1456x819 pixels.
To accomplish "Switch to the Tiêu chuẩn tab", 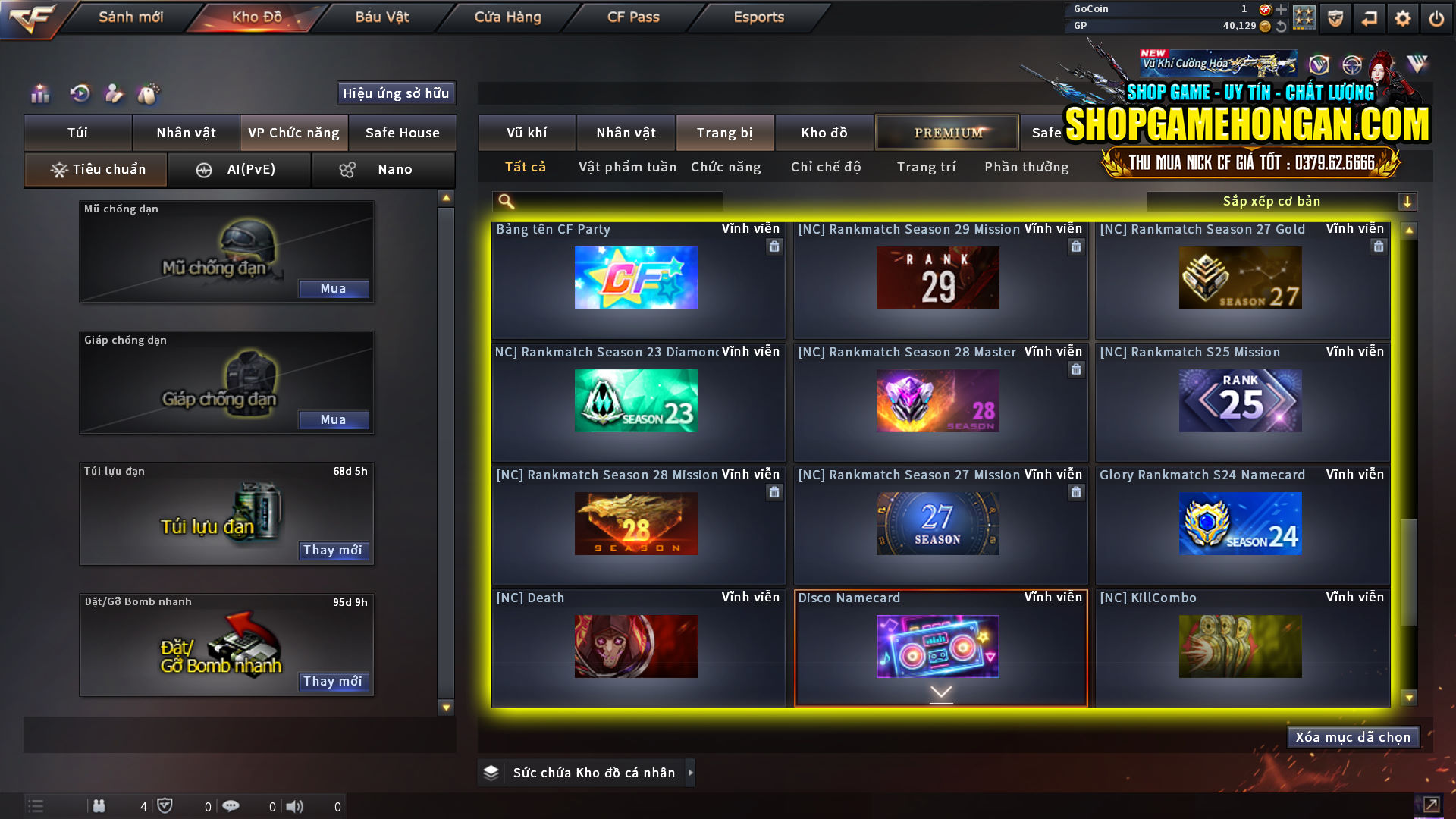I will pyautogui.click(x=95, y=169).
